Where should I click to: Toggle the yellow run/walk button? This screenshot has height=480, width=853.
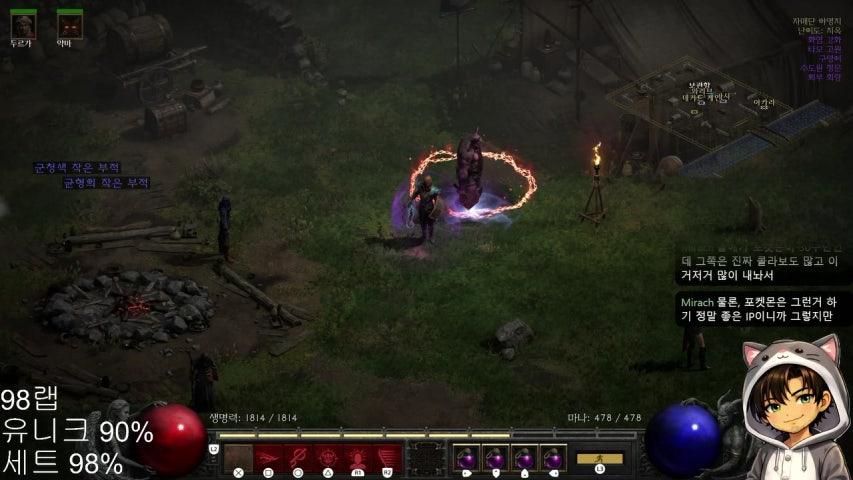(599, 459)
